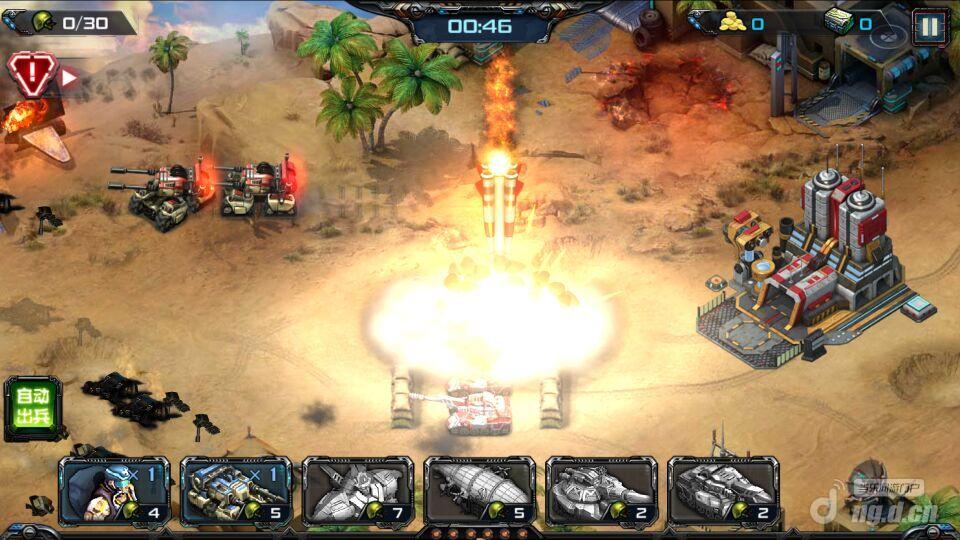
Task: Pause the battle
Action: coord(929,25)
